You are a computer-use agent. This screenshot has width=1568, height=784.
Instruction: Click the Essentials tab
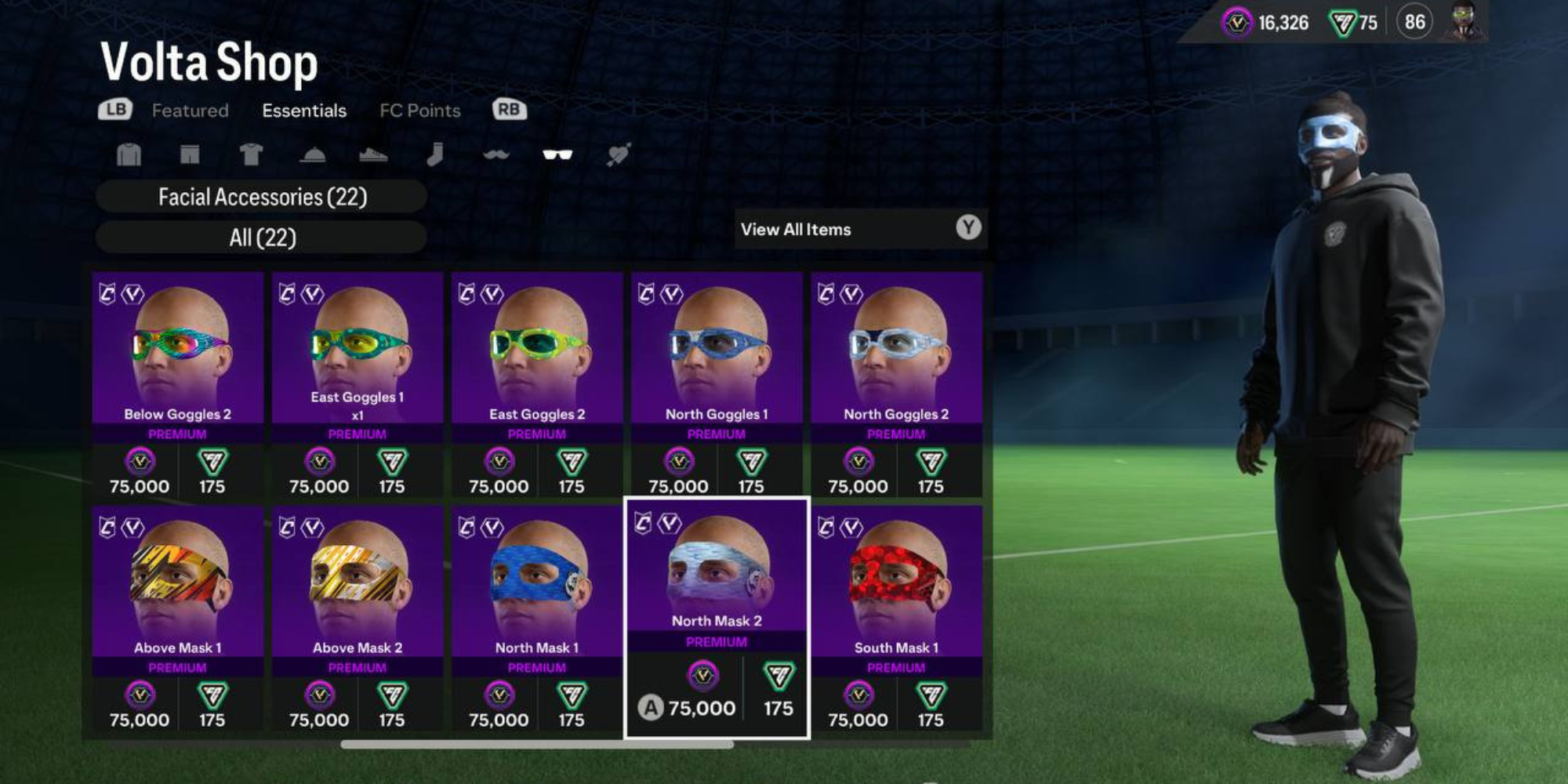point(304,111)
